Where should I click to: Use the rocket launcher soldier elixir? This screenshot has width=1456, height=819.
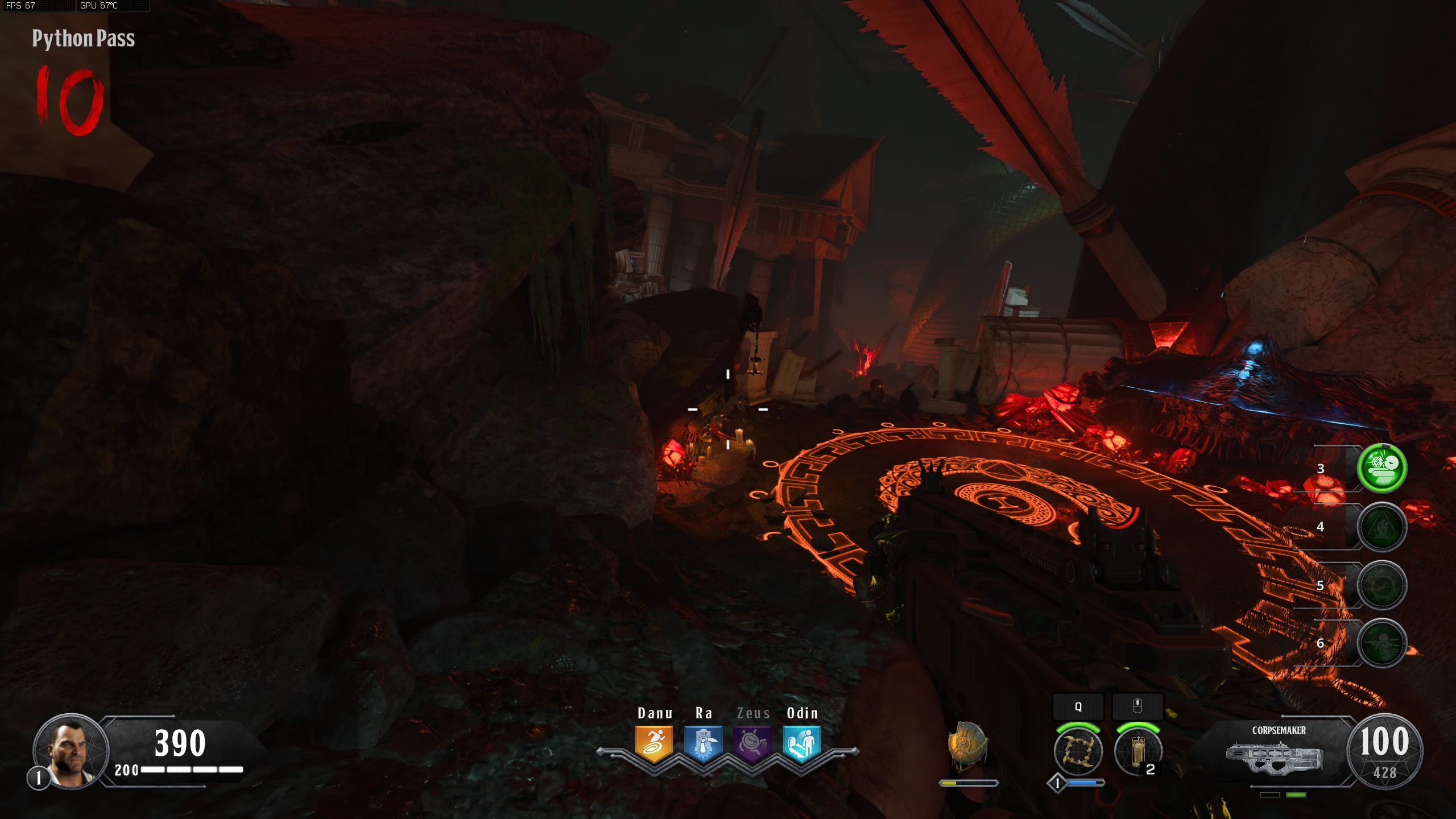click(1381, 643)
